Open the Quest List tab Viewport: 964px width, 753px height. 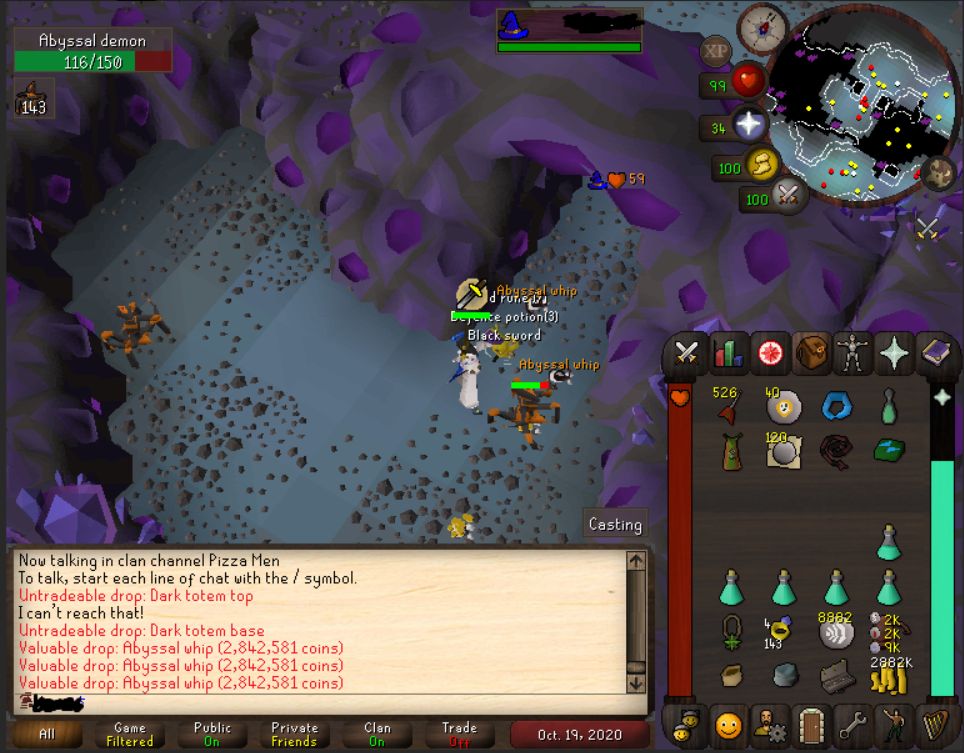(x=771, y=353)
